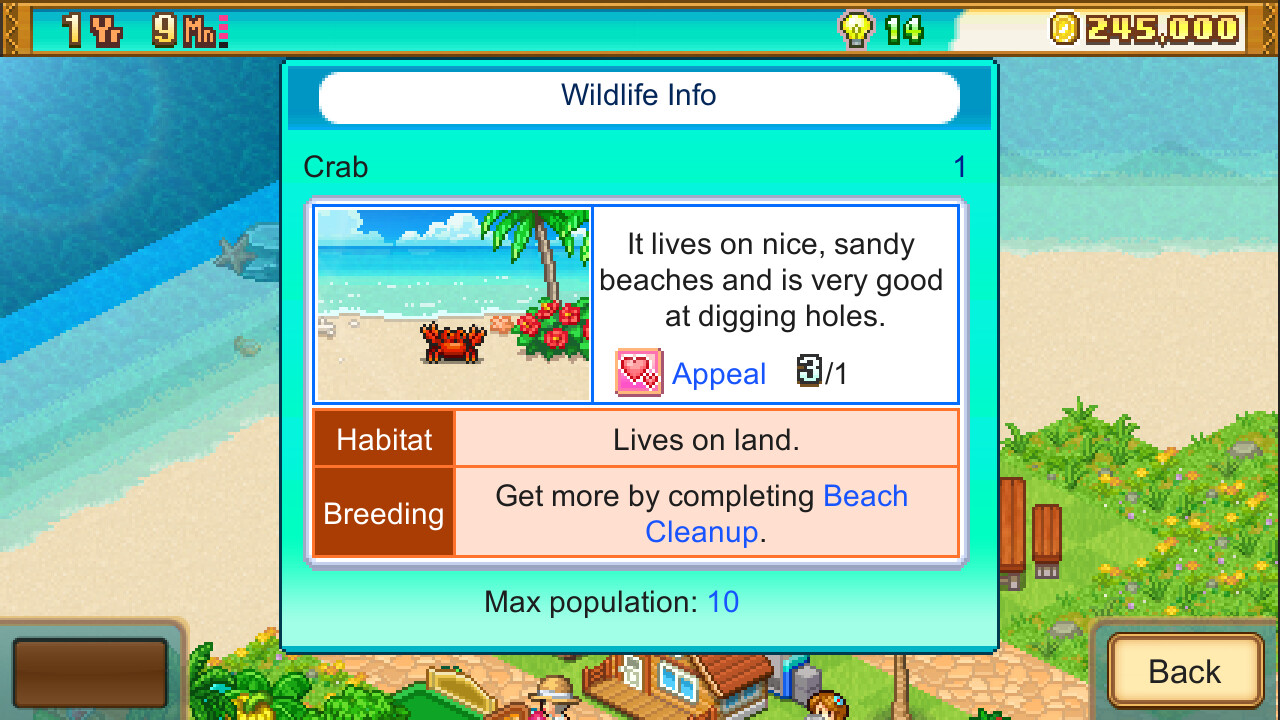Click the coin icon beside the money counter
This screenshot has height=720, width=1280.
(1067, 29)
